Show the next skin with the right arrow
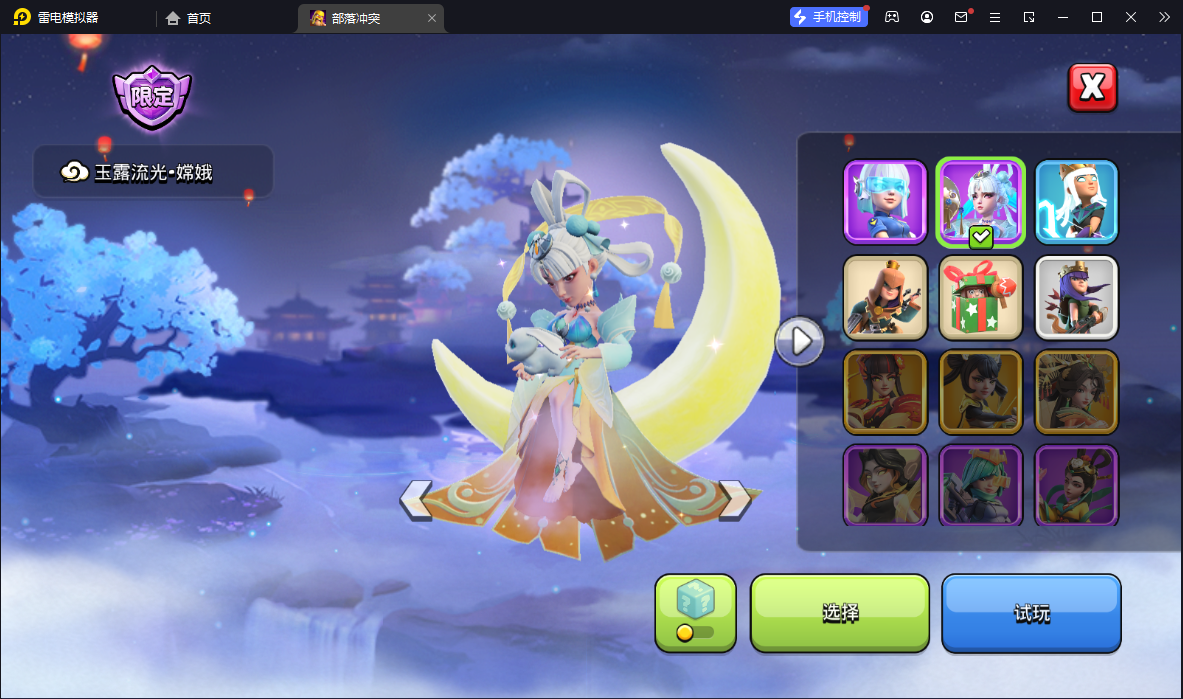The image size is (1183, 699). pyautogui.click(x=735, y=499)
